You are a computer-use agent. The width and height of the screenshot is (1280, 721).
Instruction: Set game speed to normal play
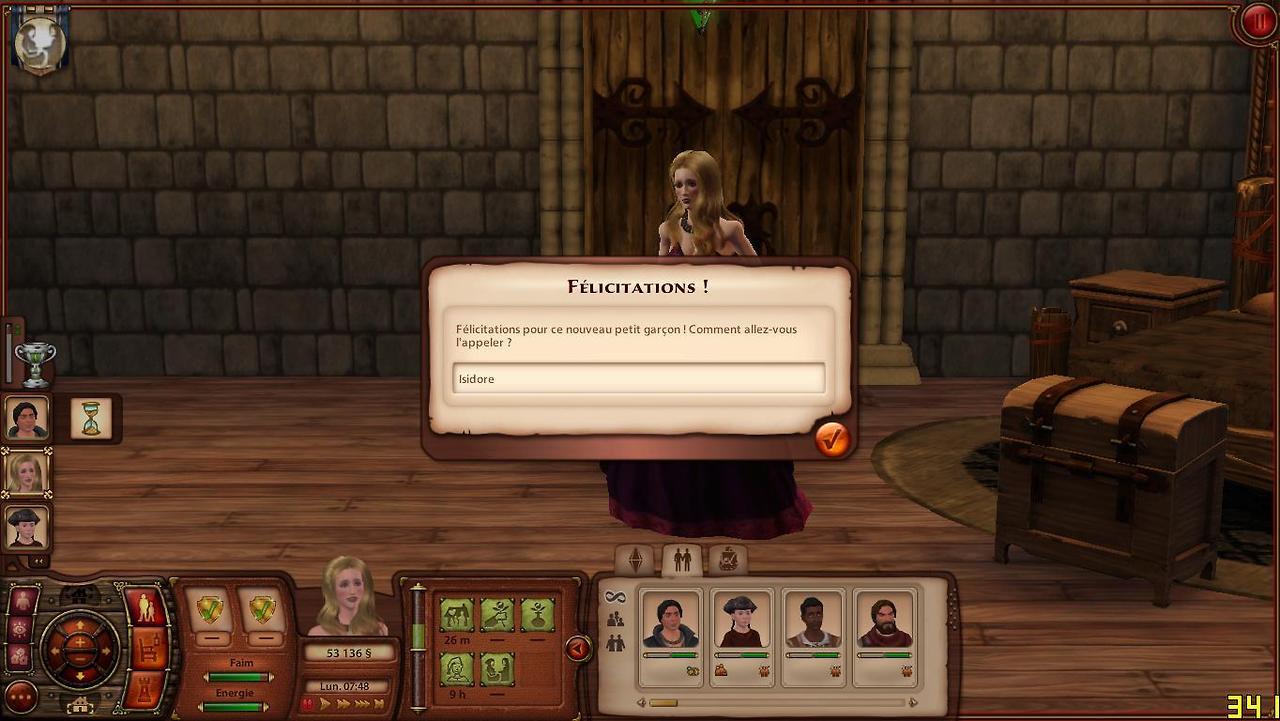tap(325, 704)
